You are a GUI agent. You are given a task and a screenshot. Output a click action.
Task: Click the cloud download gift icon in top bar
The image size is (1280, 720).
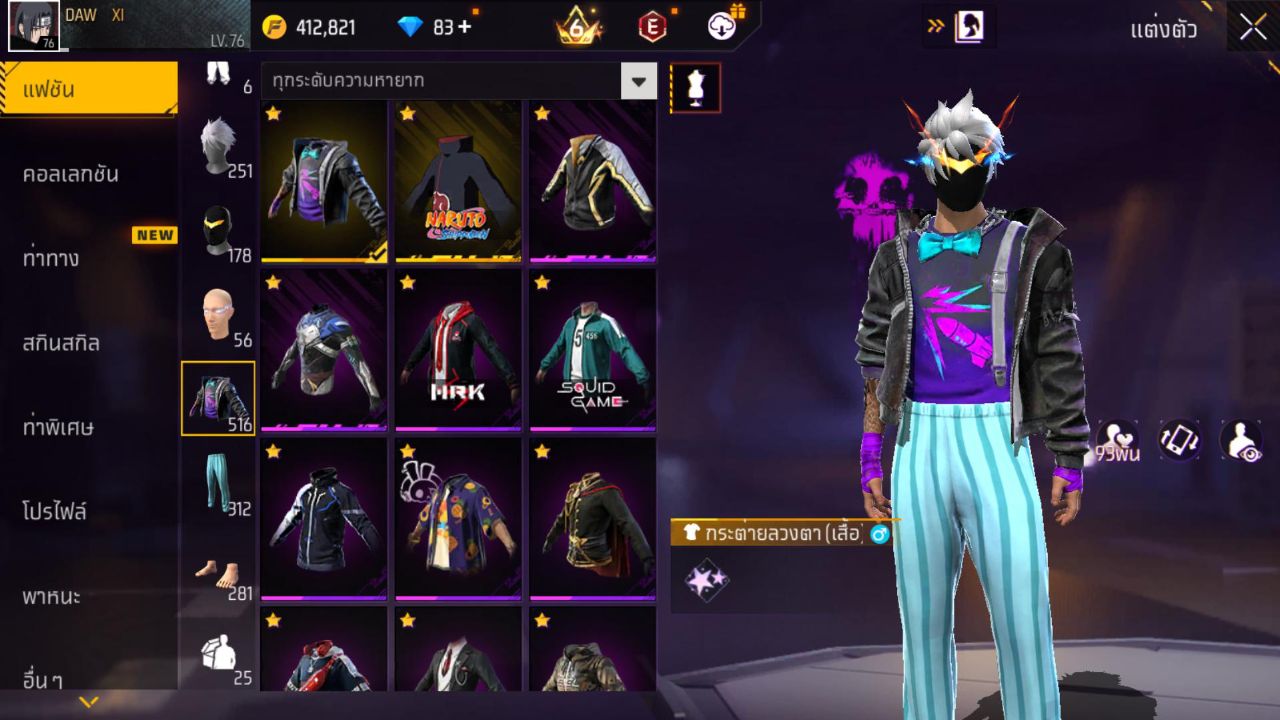(720, 27)
